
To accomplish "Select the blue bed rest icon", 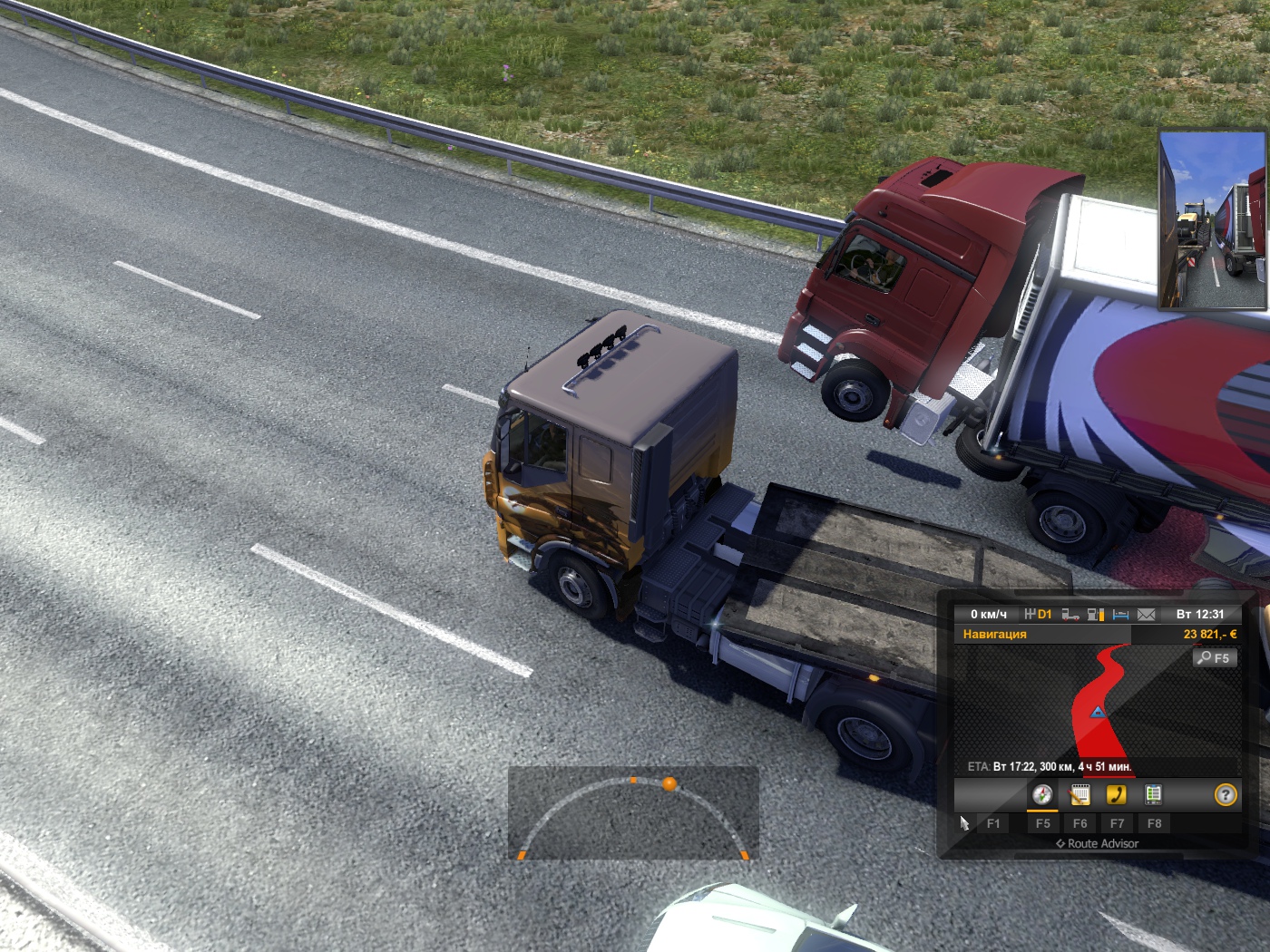I will pos(1121,615).
